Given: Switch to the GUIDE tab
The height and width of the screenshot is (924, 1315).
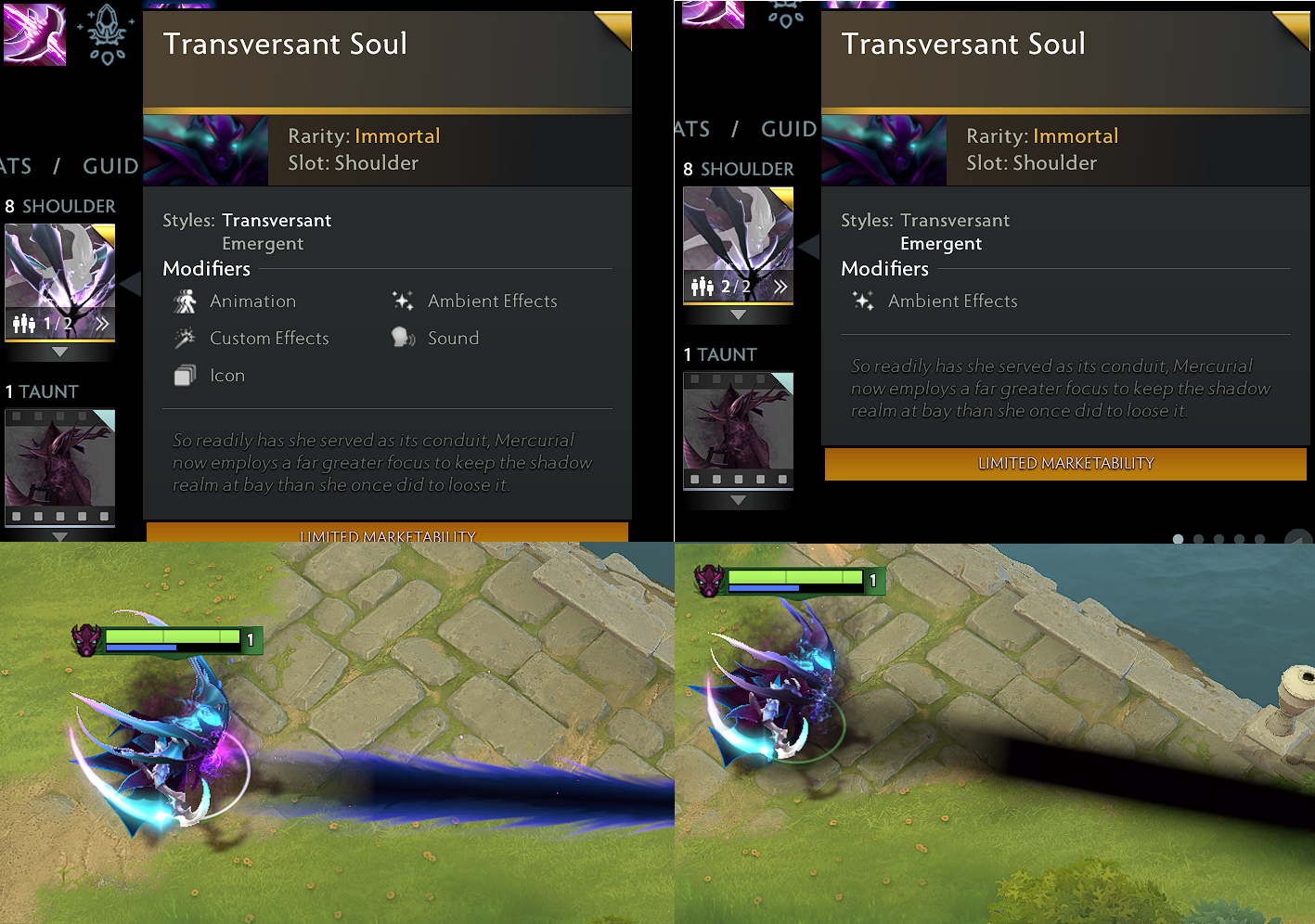Looking at the screenshot, I should (110, 165).
